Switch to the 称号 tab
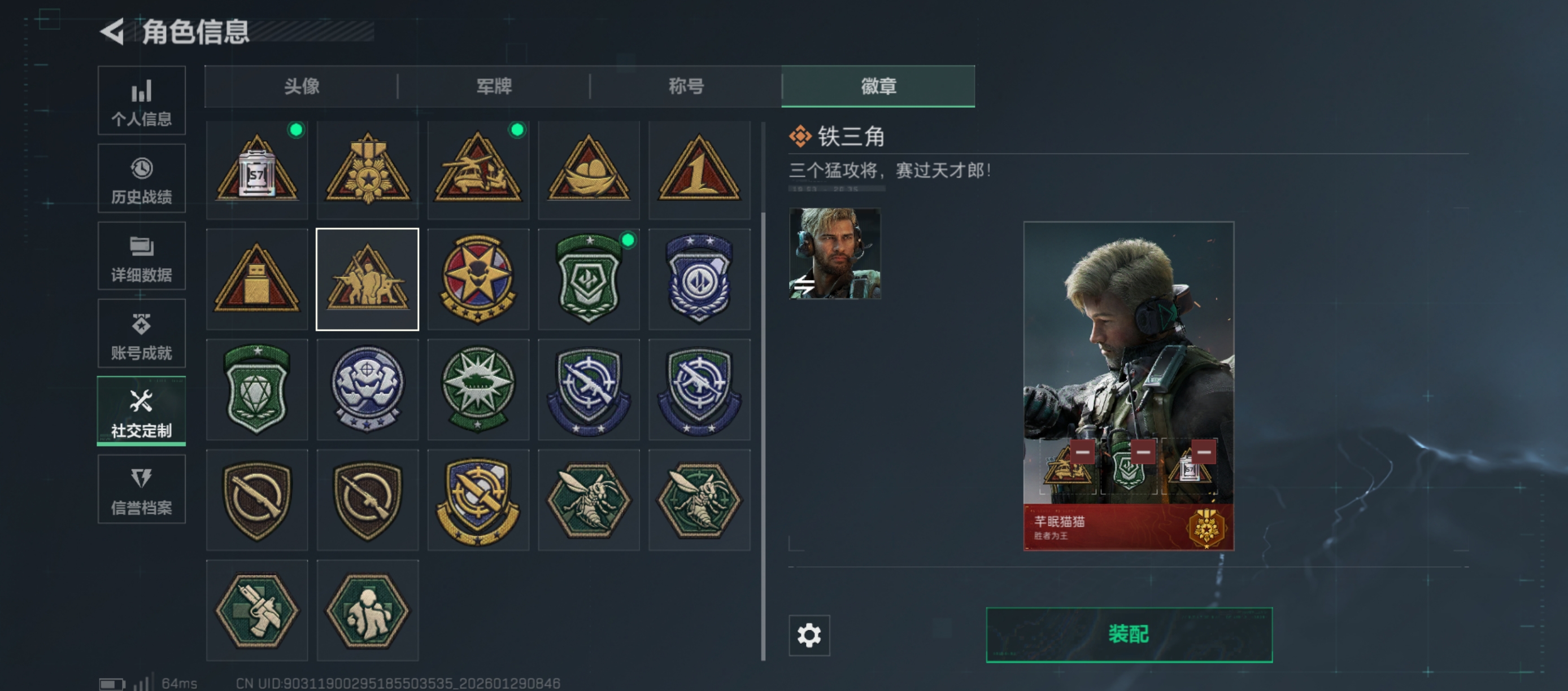 click(686, 86)
